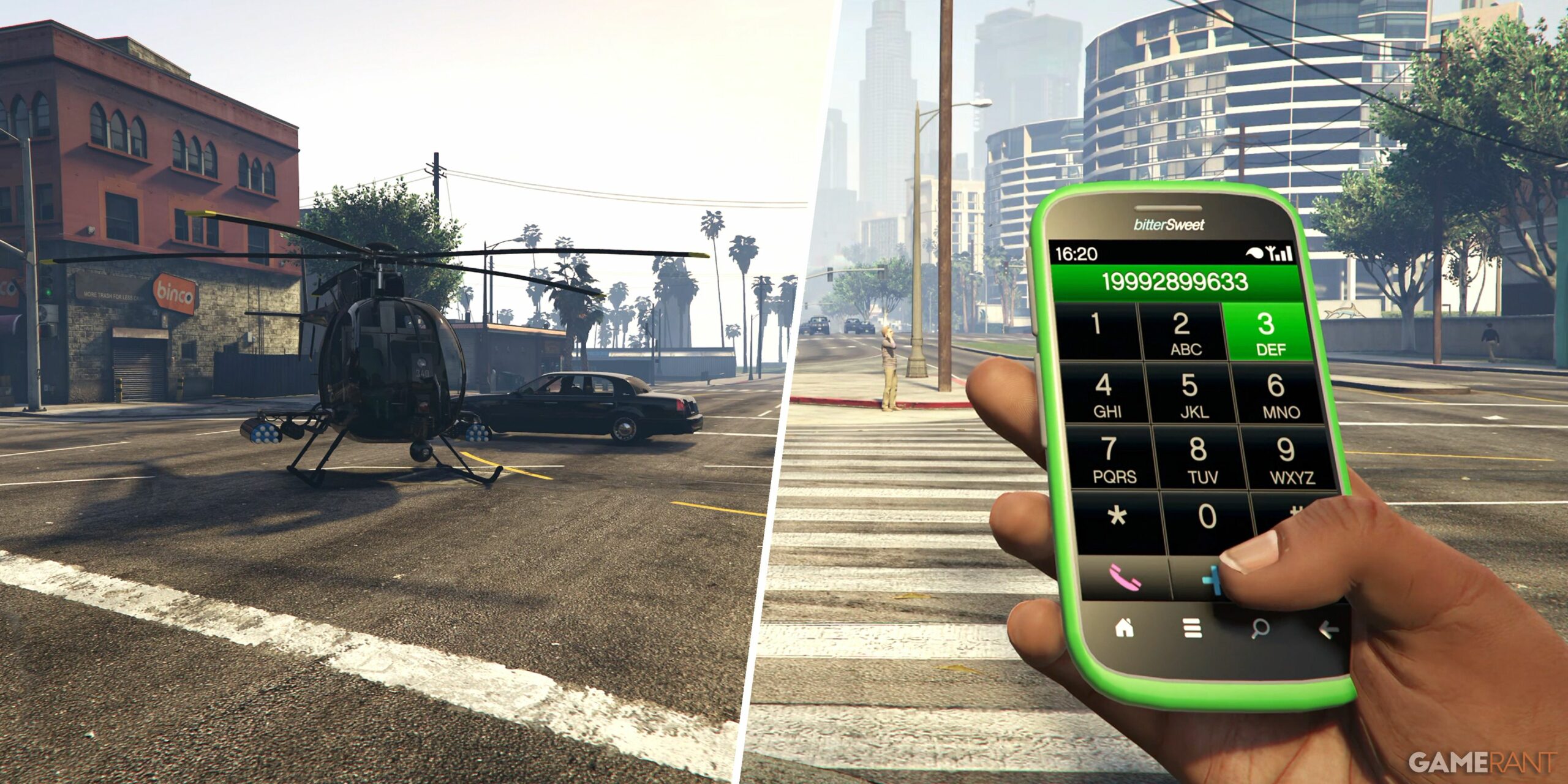Screen dimensions: 1568x784
Task: Tap the 2 ABC key
Action: pyautogui.click(x=1183, y=331)
